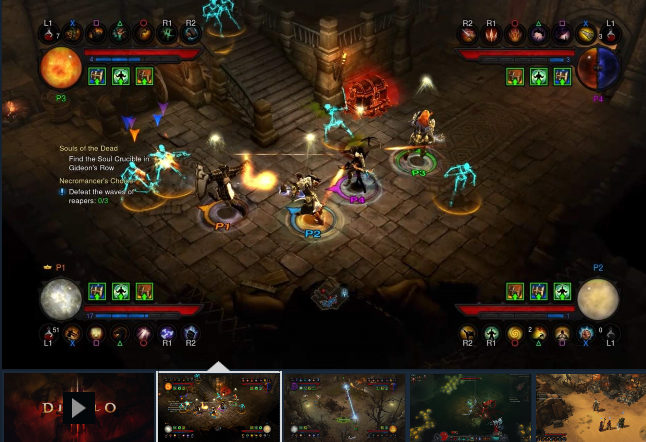Activate P2's skill icon above the R2 label
The height and width of the screenshot is (442, 646).
pos(467,333)
